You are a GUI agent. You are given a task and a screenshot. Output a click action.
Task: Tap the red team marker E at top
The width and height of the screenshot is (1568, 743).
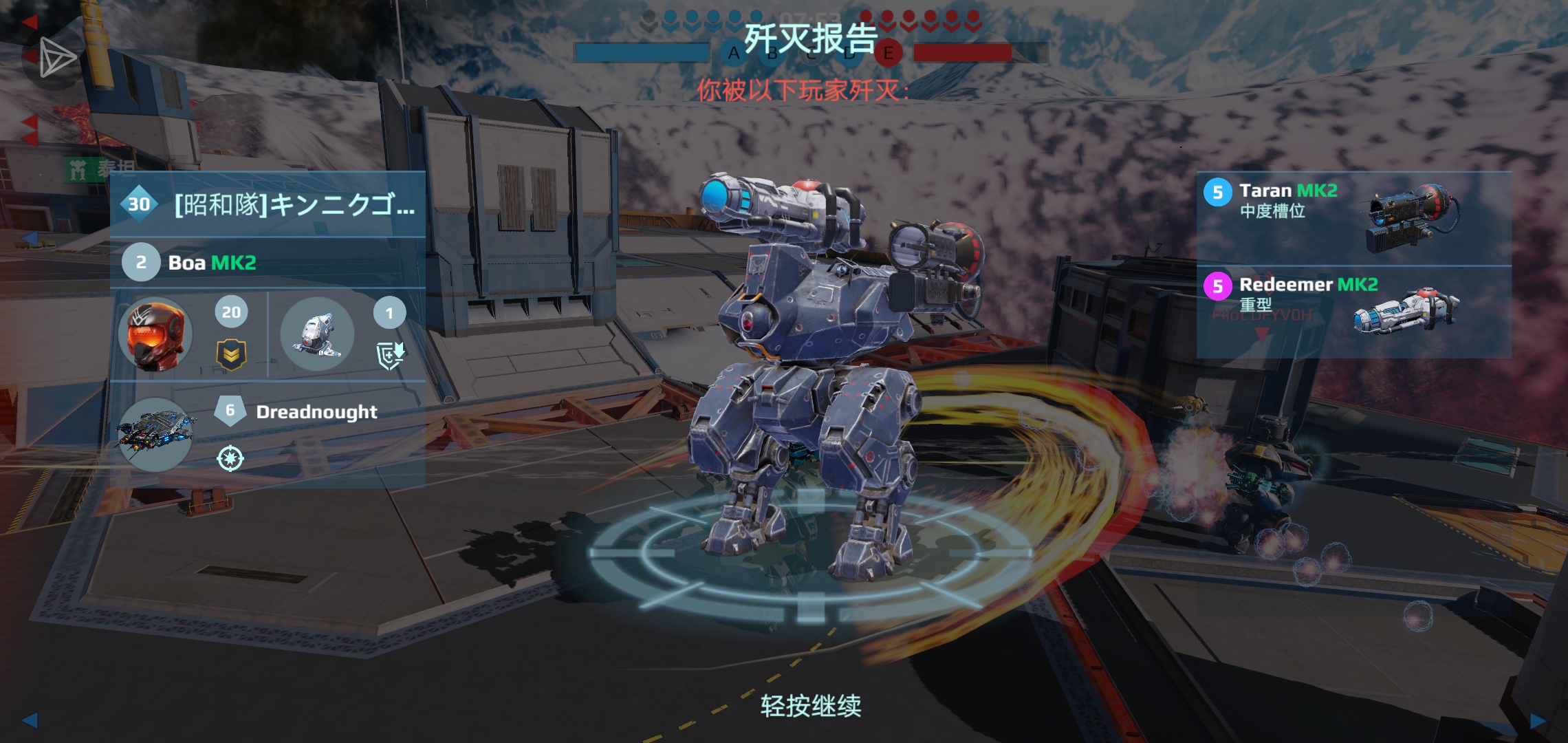click(x=889, y=51)
